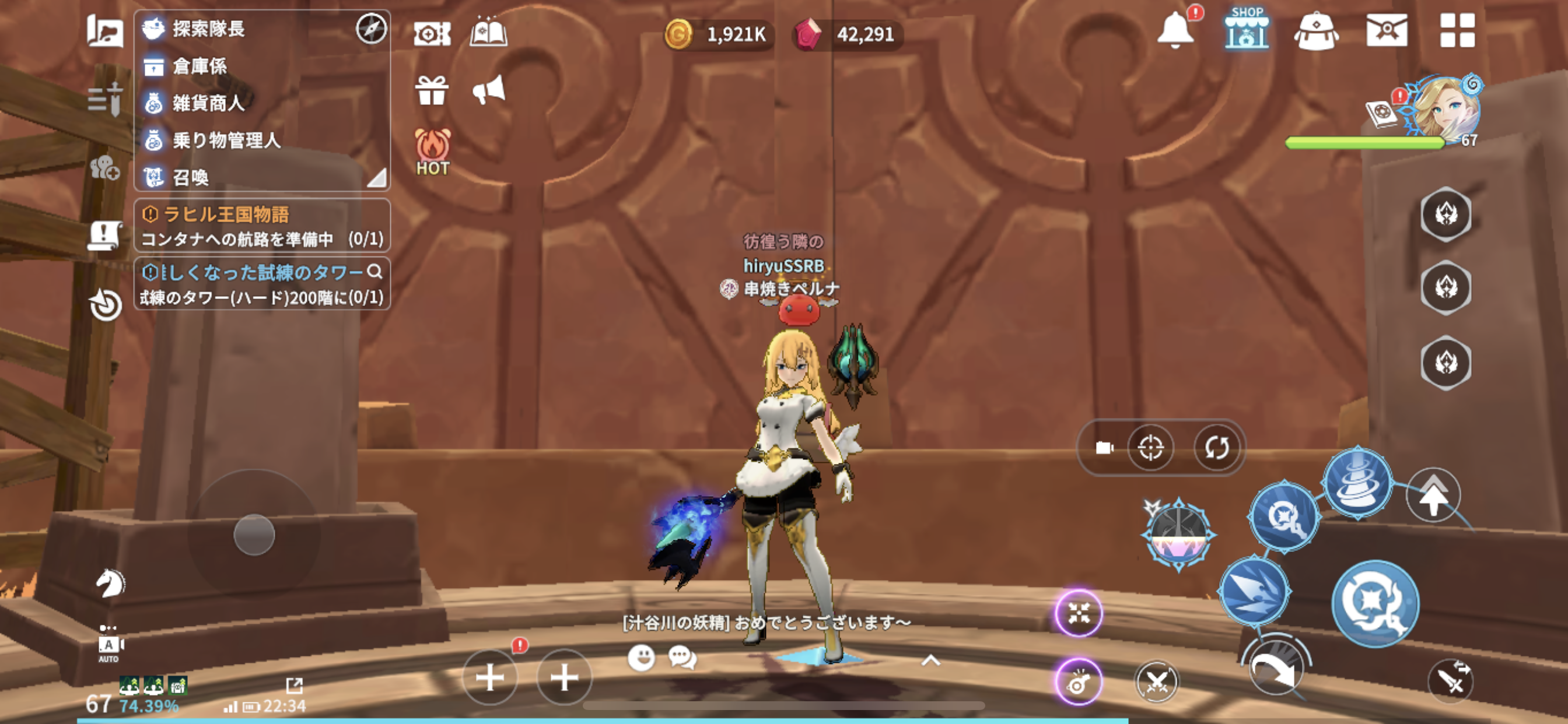Choose 倉庫係 from the NPC list

coord(199,66)
